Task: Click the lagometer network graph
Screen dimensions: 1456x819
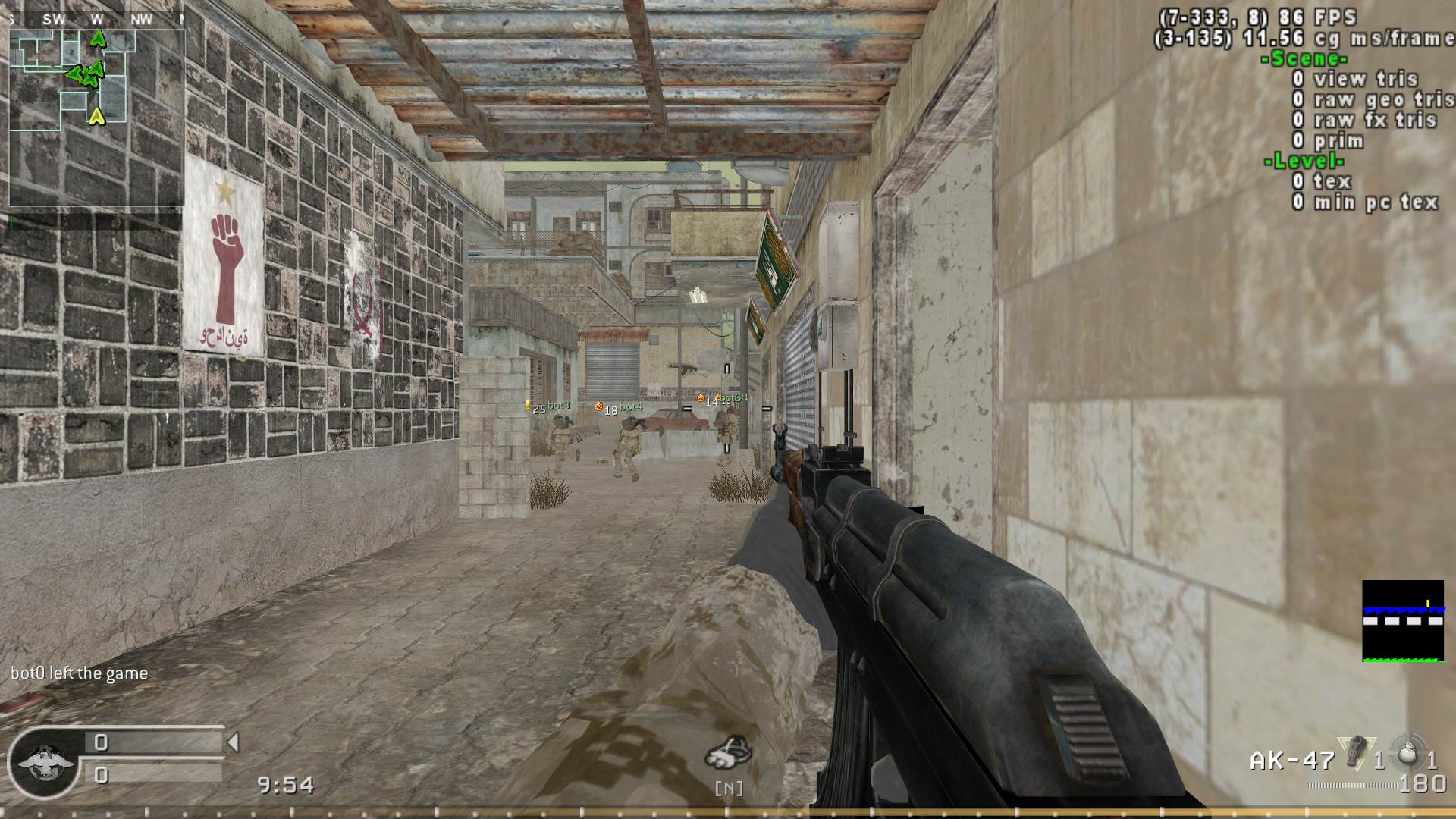Action: (x=1402, y=621)
